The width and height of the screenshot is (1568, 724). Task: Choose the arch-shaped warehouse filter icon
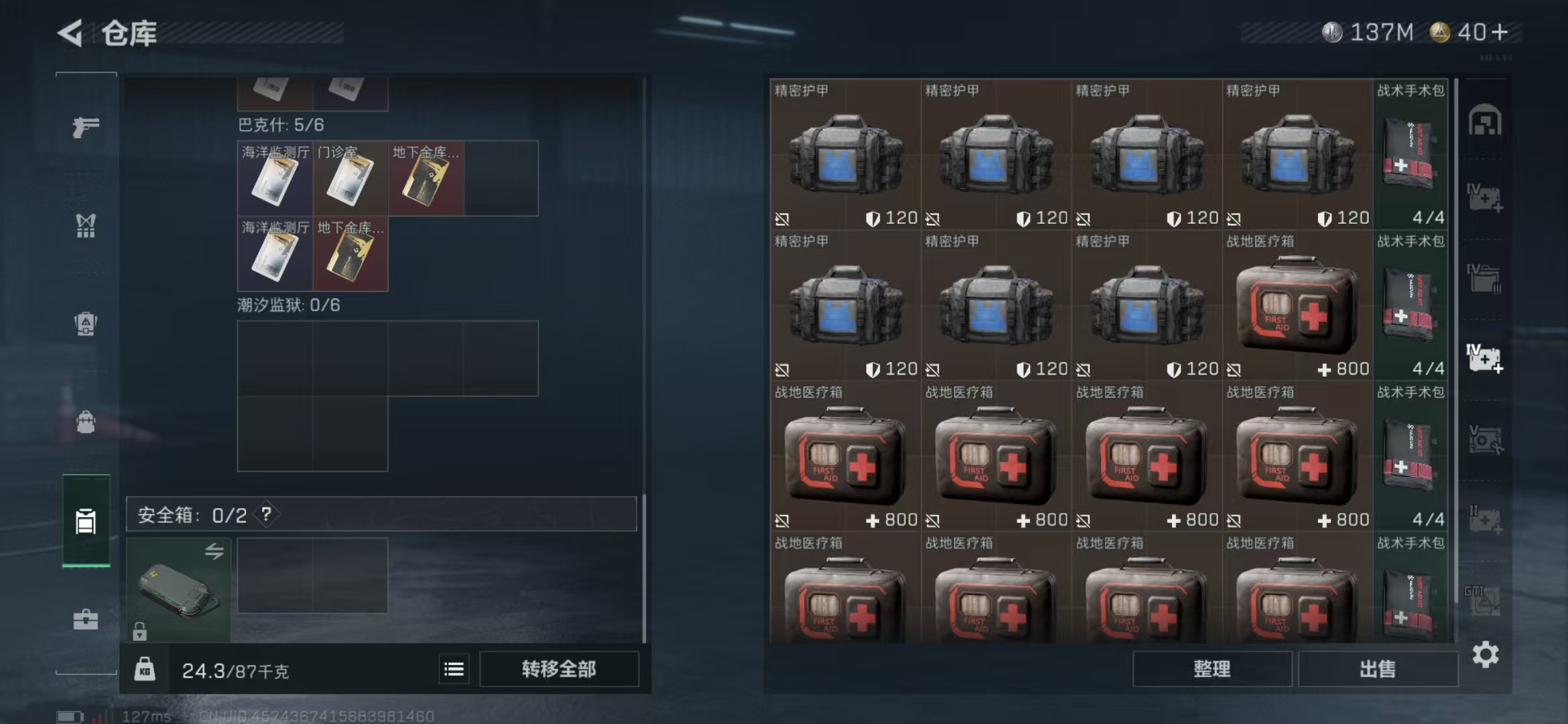[1485, 121]
